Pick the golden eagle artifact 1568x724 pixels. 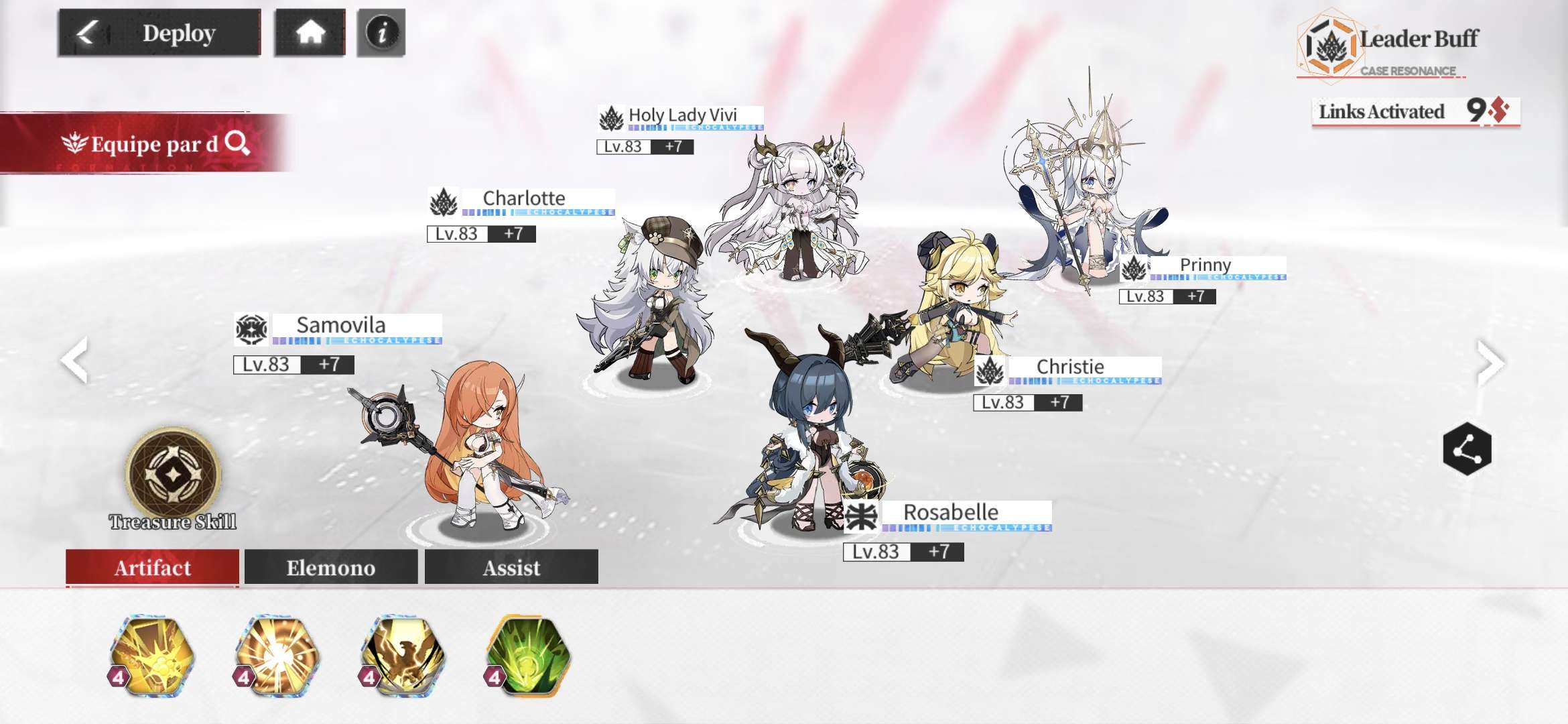[403, 656]
